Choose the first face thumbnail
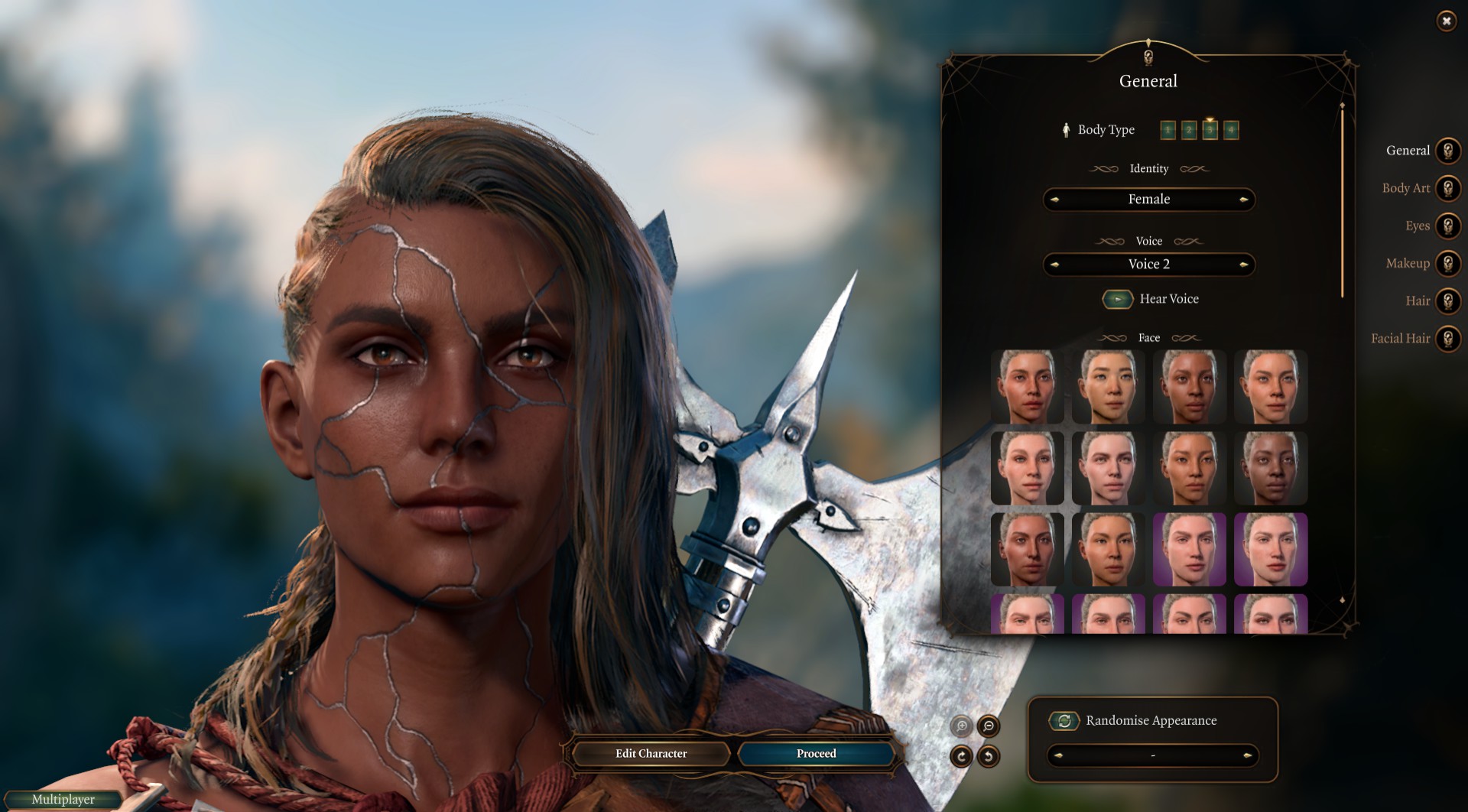 pos(1027,387)
